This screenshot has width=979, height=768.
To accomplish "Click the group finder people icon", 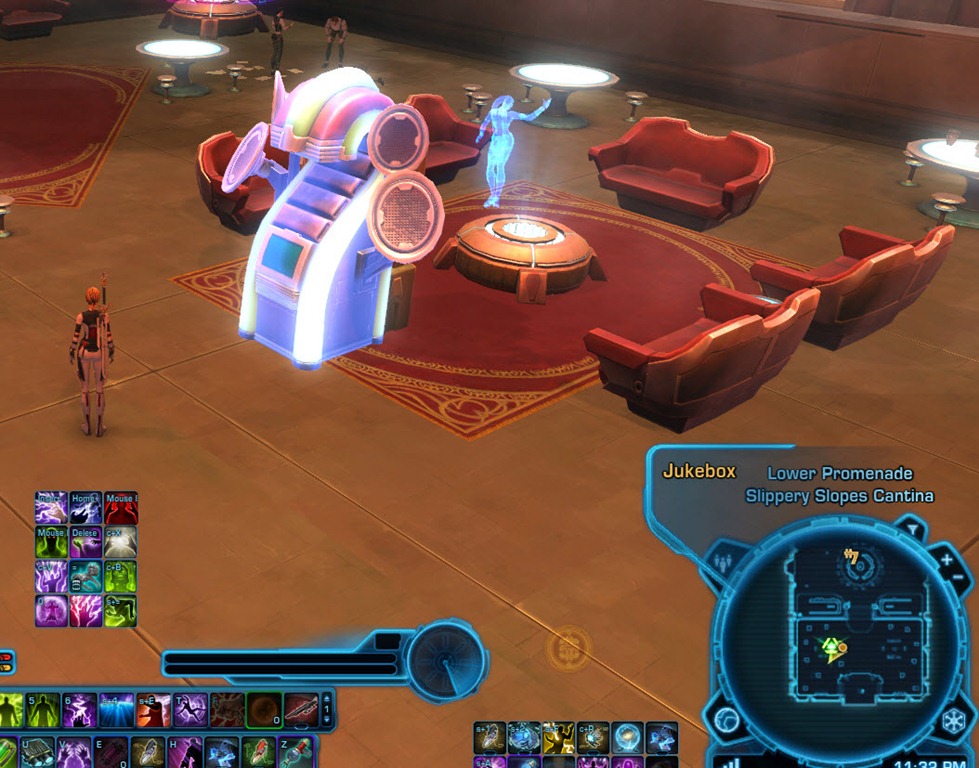I will pos(725,562).
